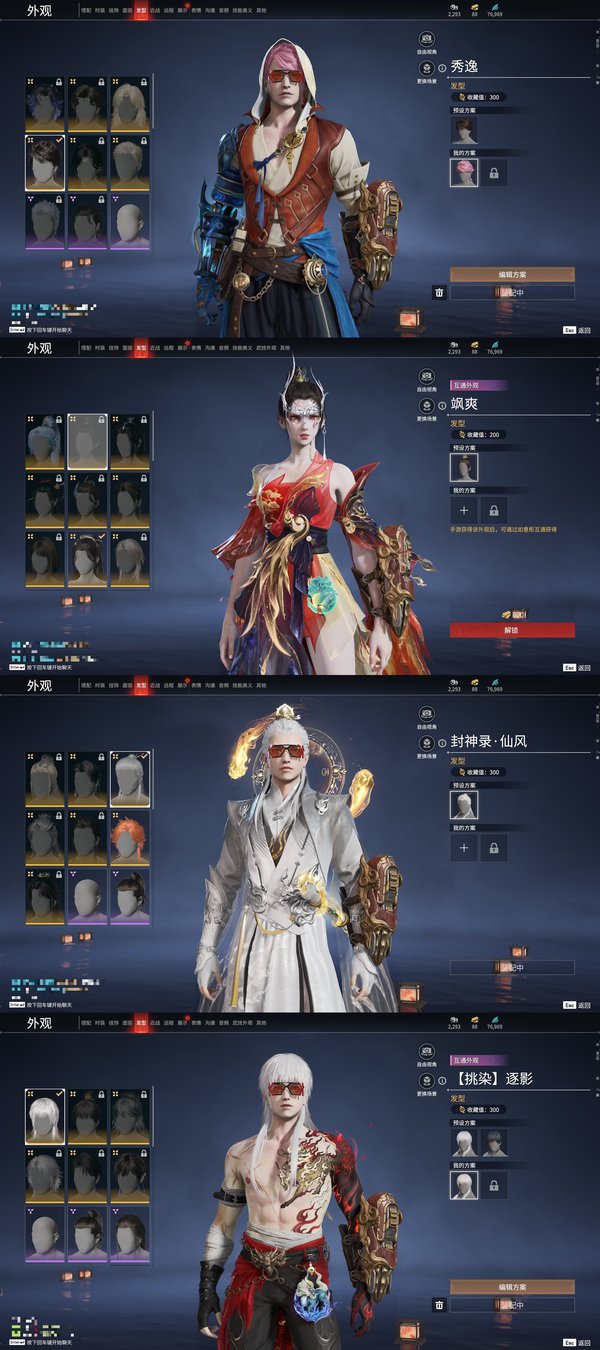The height and width of the screenshot is (1350, 600).
Task: Open 编辑方案 on the 逐影 hairstyle screen
Action: tap(511, 1286)
